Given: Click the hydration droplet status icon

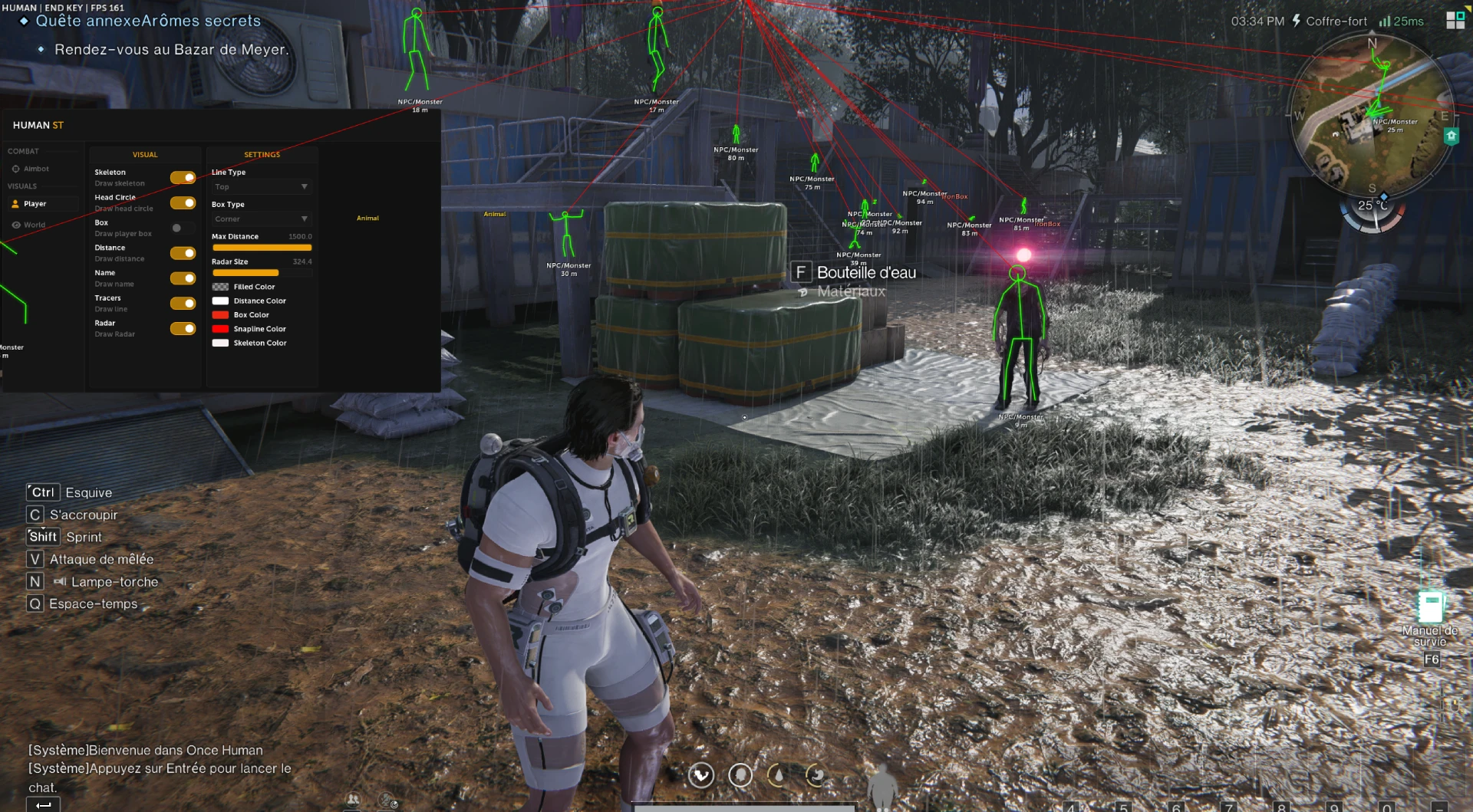Looking at the screenshot, I should 777,775.
